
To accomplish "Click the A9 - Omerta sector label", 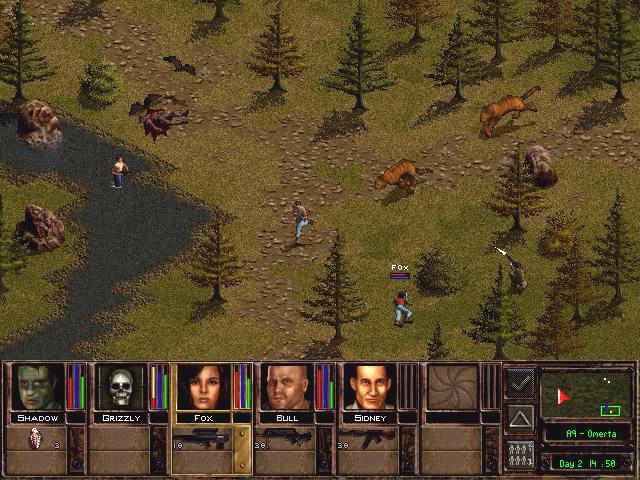I will (586, 434).
